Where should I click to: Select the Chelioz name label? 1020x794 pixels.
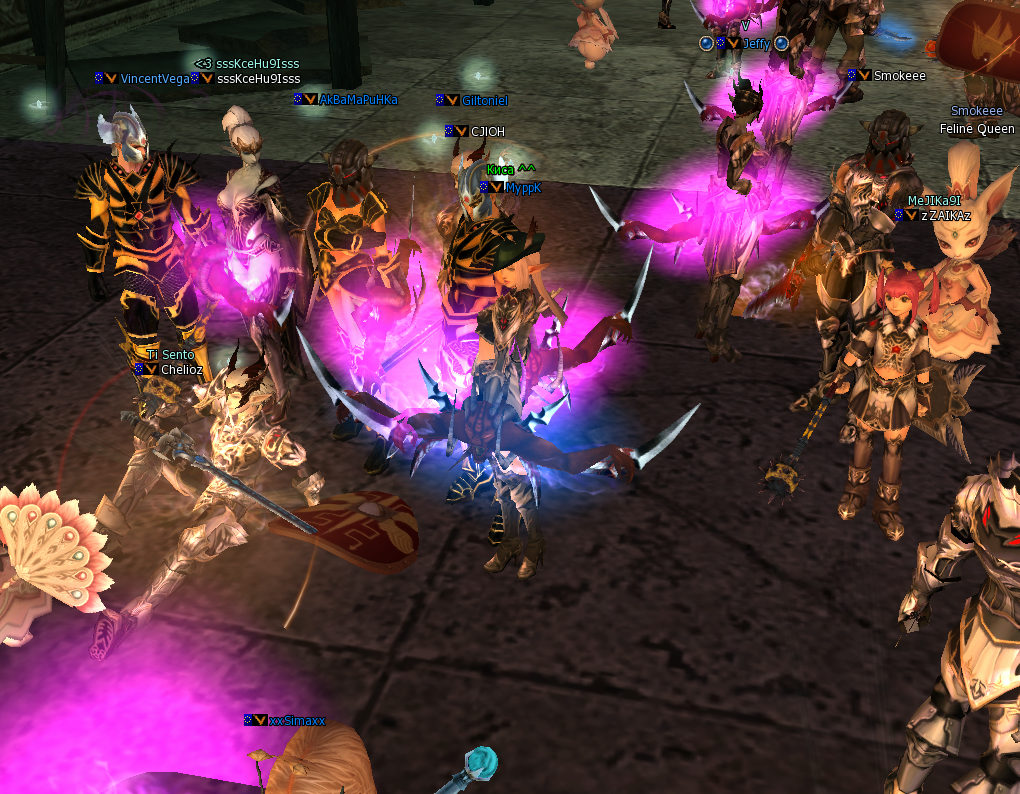182,369
